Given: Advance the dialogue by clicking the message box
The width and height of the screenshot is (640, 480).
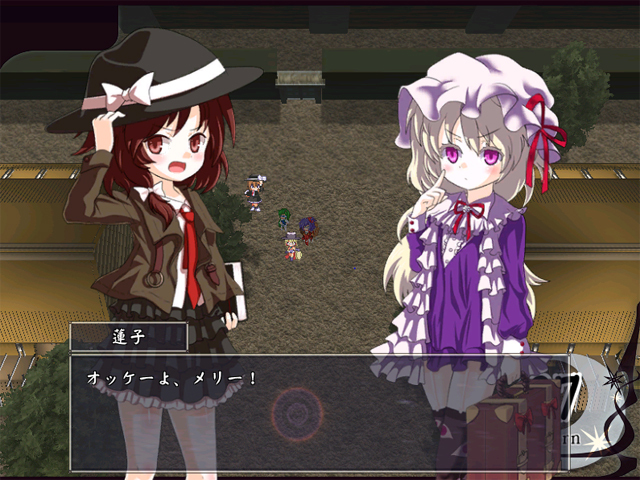Looking at the screenshot, I should click(318, 412).
